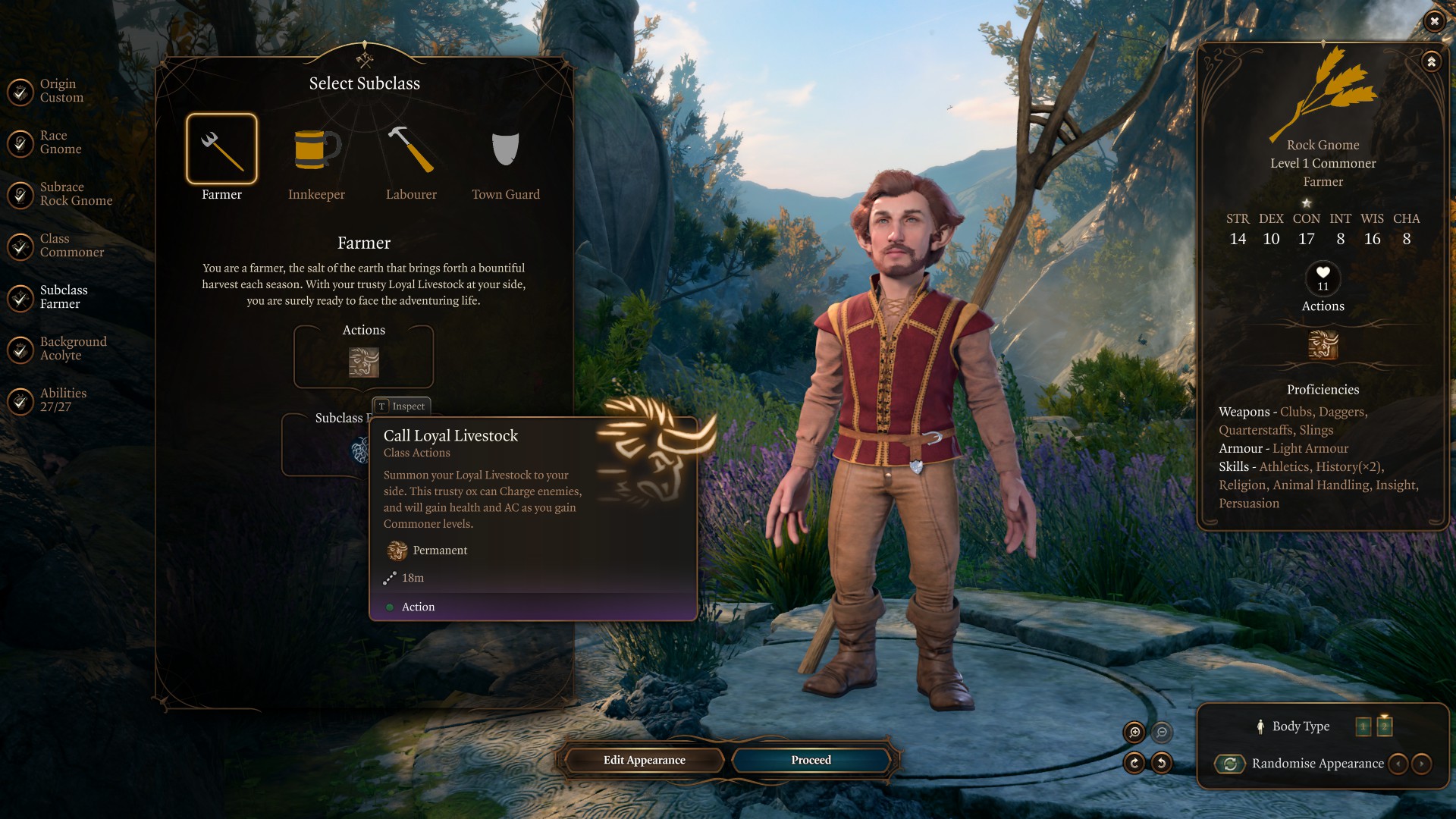Rotate the character counter-clockwise
Screen dimensions: 1456x819
1162,763
